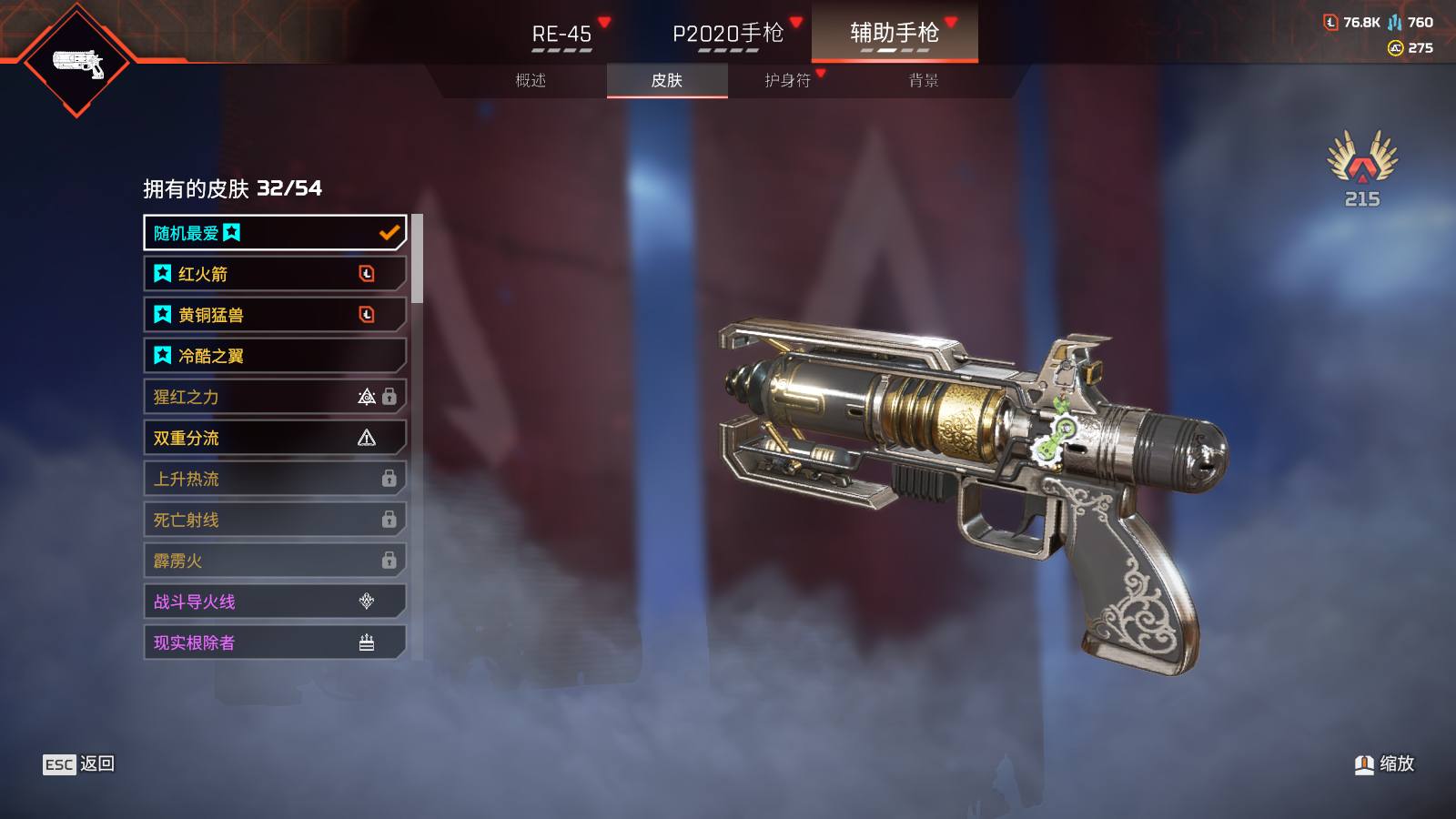Viewport: 1456px width, 819px height.
Task: Show the 护身符 charms sub-tab
Action: coord(788,80)
